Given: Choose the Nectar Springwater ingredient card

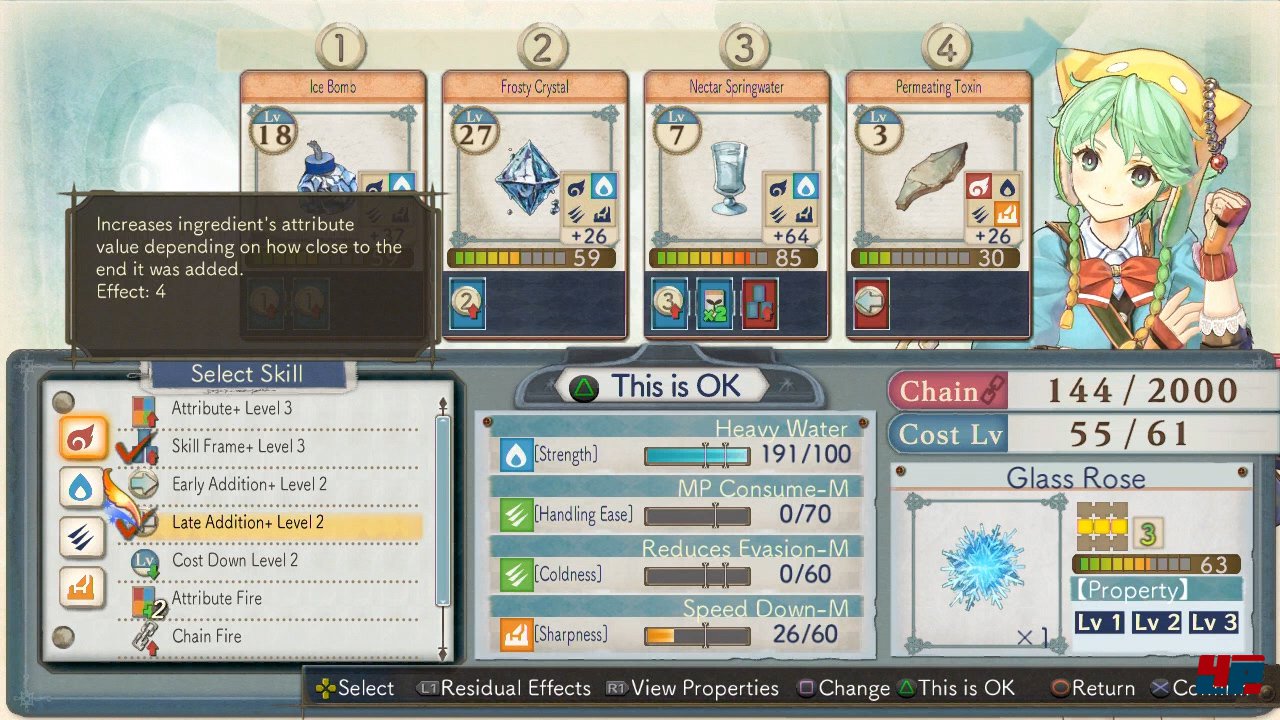Looking at the screenshot, I should click(736, 200).
